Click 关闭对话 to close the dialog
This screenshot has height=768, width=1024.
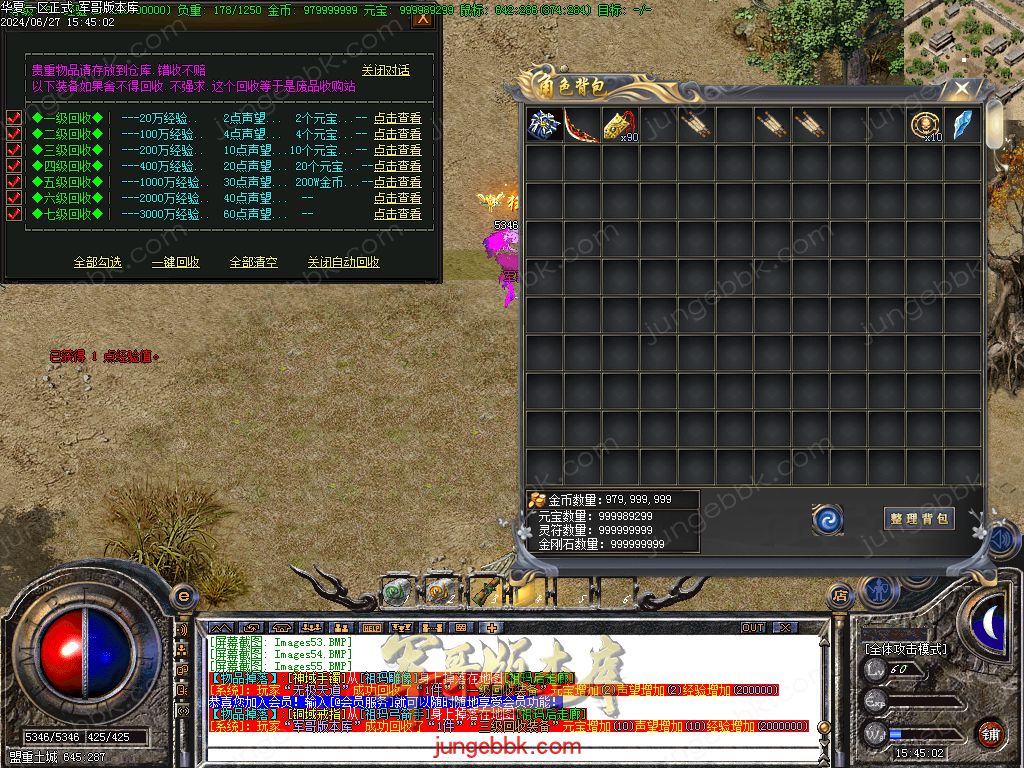tap(386, 71)
